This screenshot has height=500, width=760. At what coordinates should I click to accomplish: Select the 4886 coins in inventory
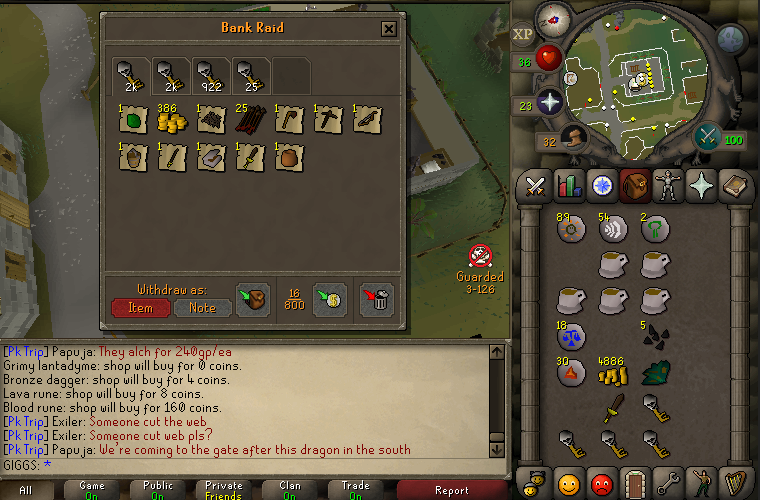[x=610, y=373]
